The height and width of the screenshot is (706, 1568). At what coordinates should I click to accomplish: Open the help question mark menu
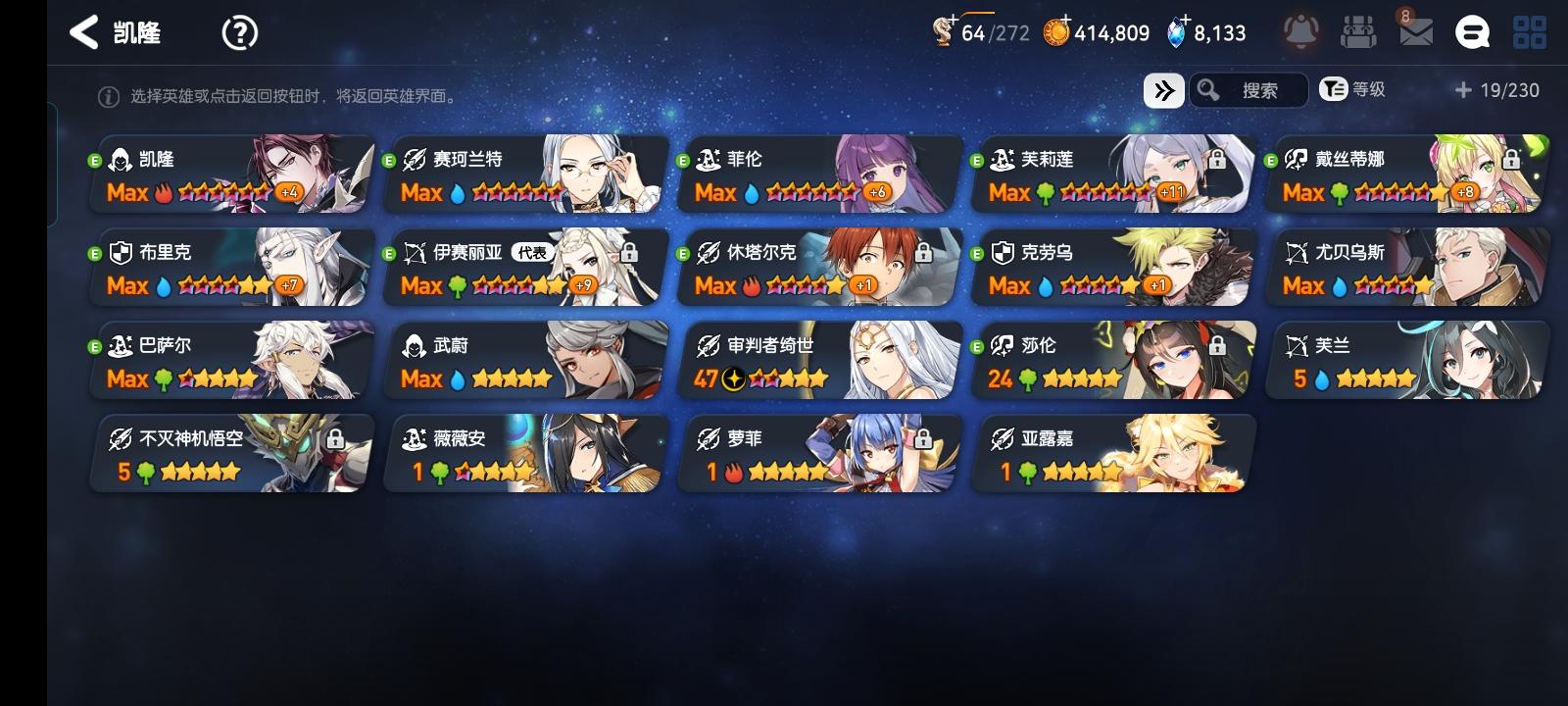point(238,32)
